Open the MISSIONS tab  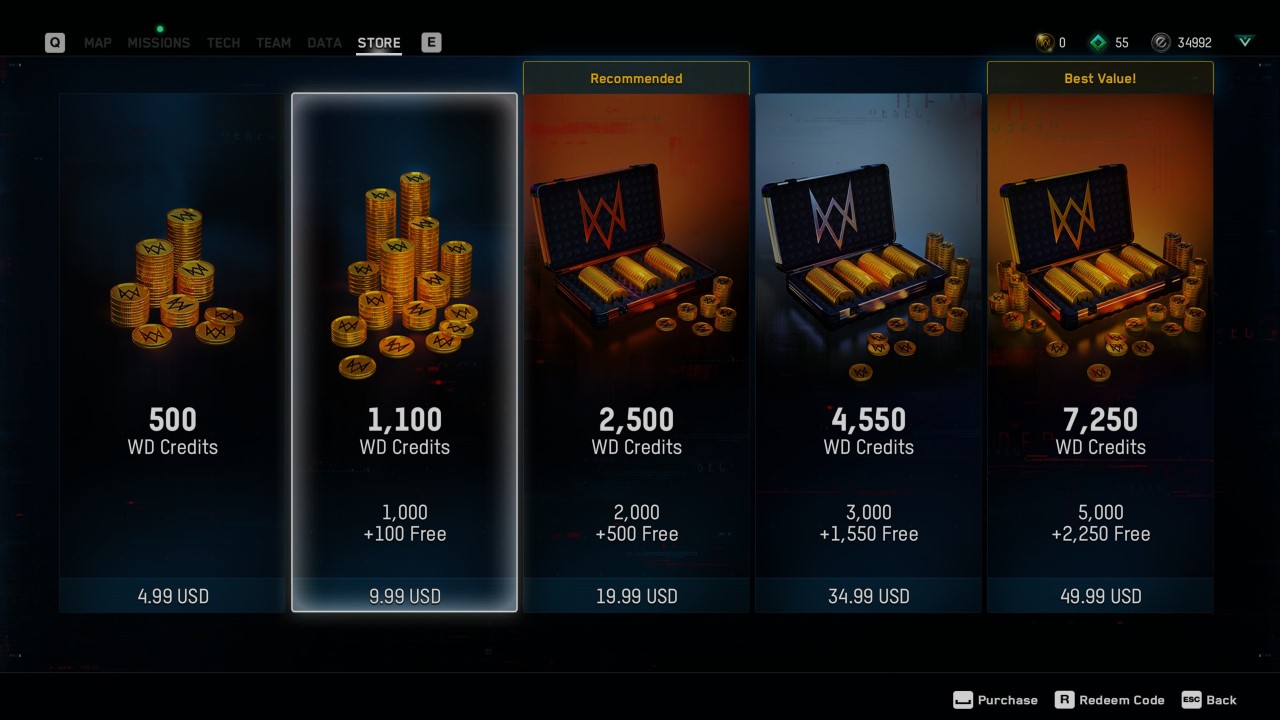[158, 43]
